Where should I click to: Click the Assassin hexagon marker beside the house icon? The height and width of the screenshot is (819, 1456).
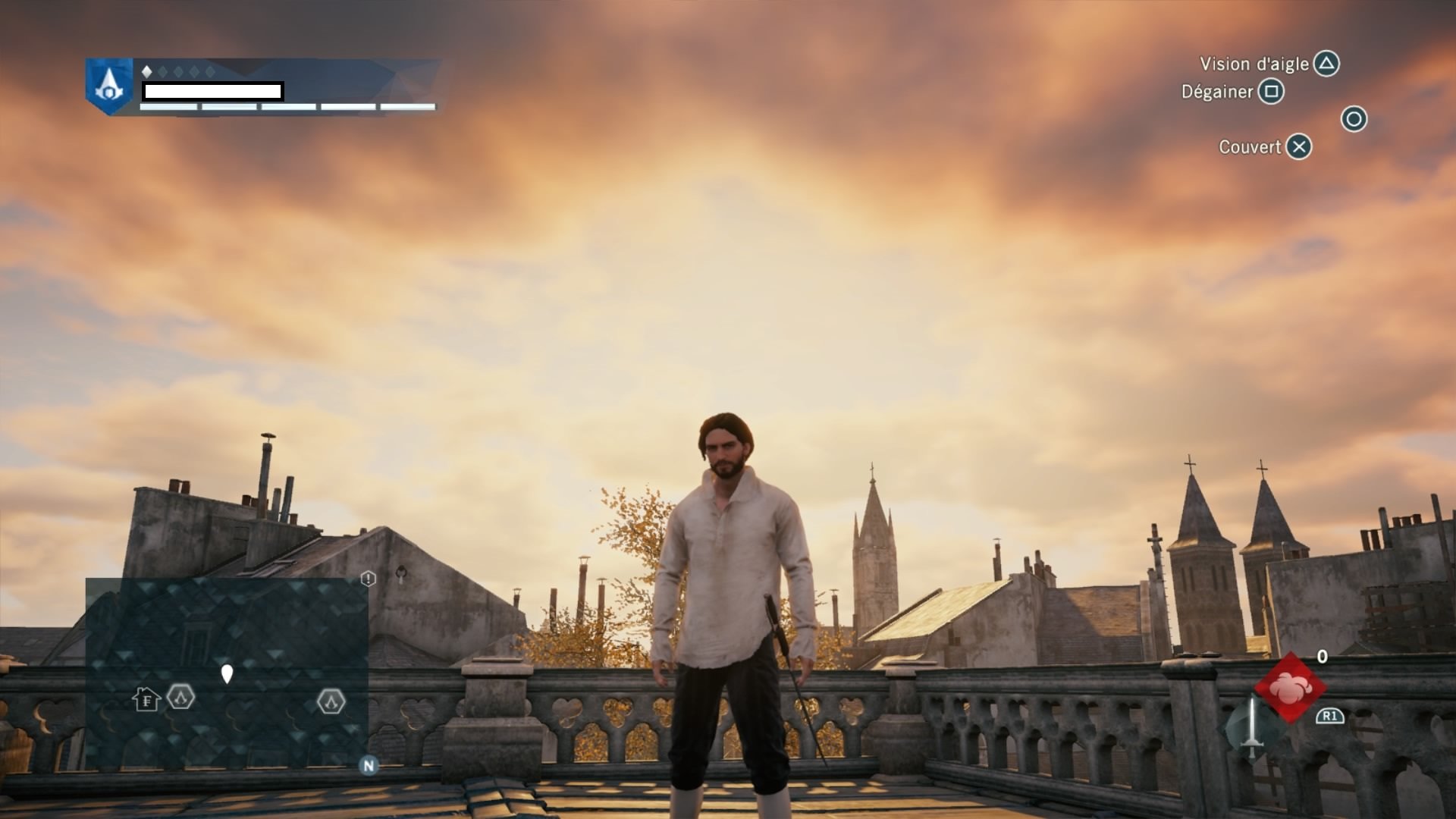(181, 696)
